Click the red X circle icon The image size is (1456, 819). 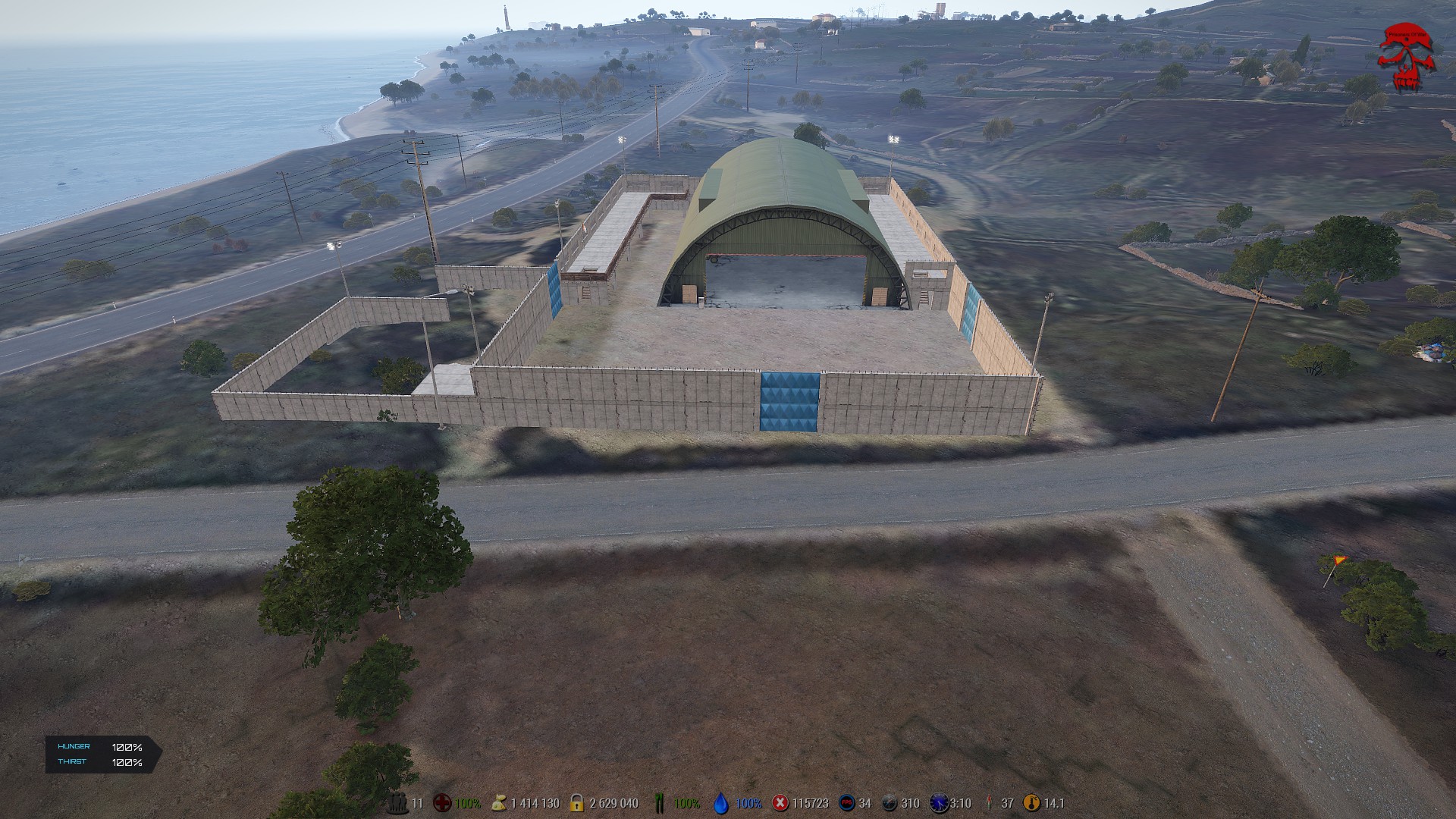[780, 803]
